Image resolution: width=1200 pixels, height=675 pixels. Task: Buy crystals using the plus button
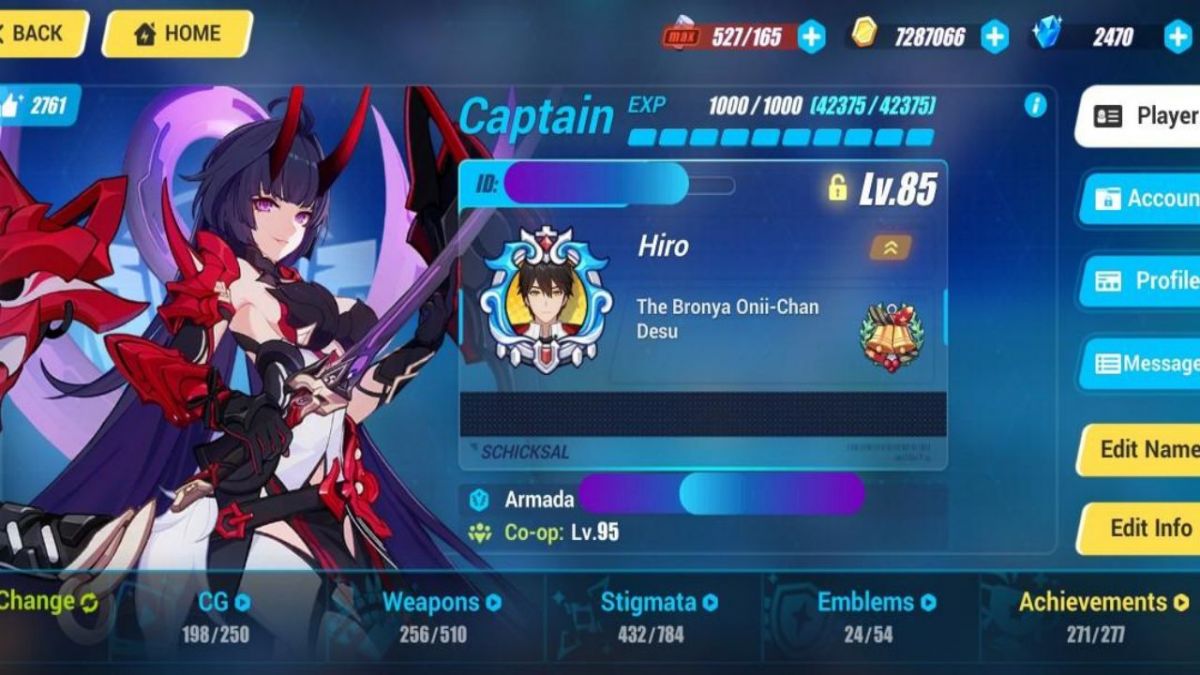1177,37
